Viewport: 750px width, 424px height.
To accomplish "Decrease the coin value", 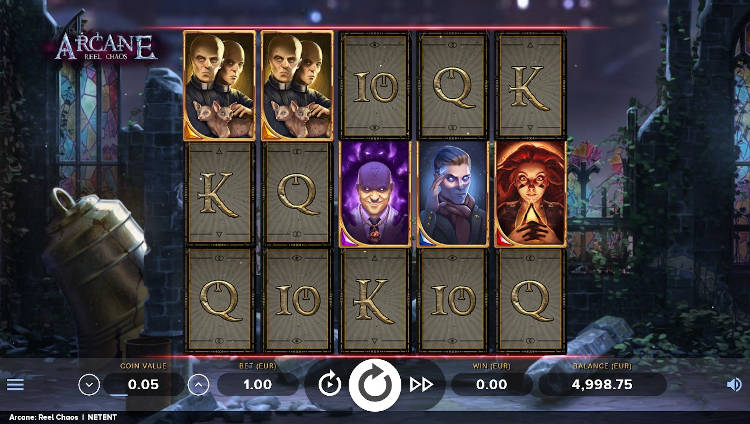I will (x=89, y=384).
